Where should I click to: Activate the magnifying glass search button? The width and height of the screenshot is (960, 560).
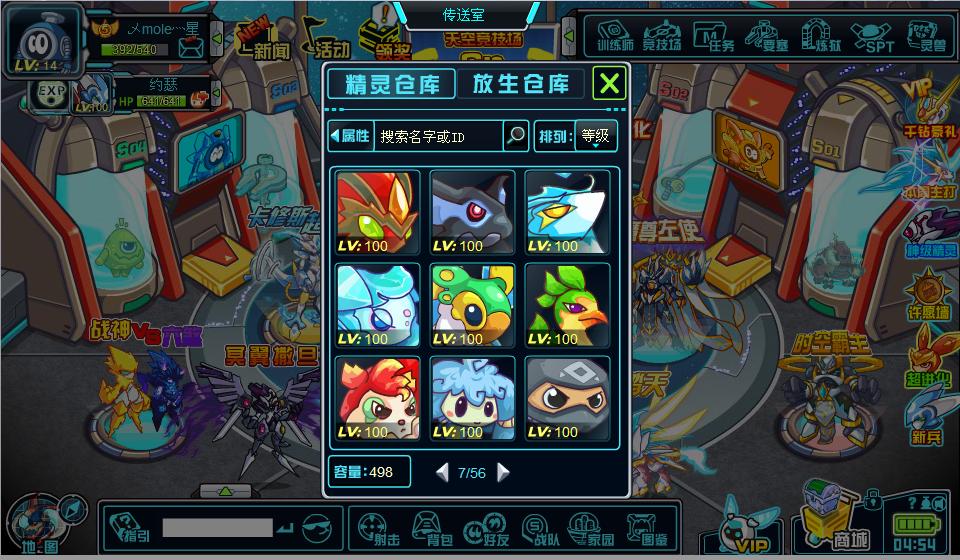[515, 136]
